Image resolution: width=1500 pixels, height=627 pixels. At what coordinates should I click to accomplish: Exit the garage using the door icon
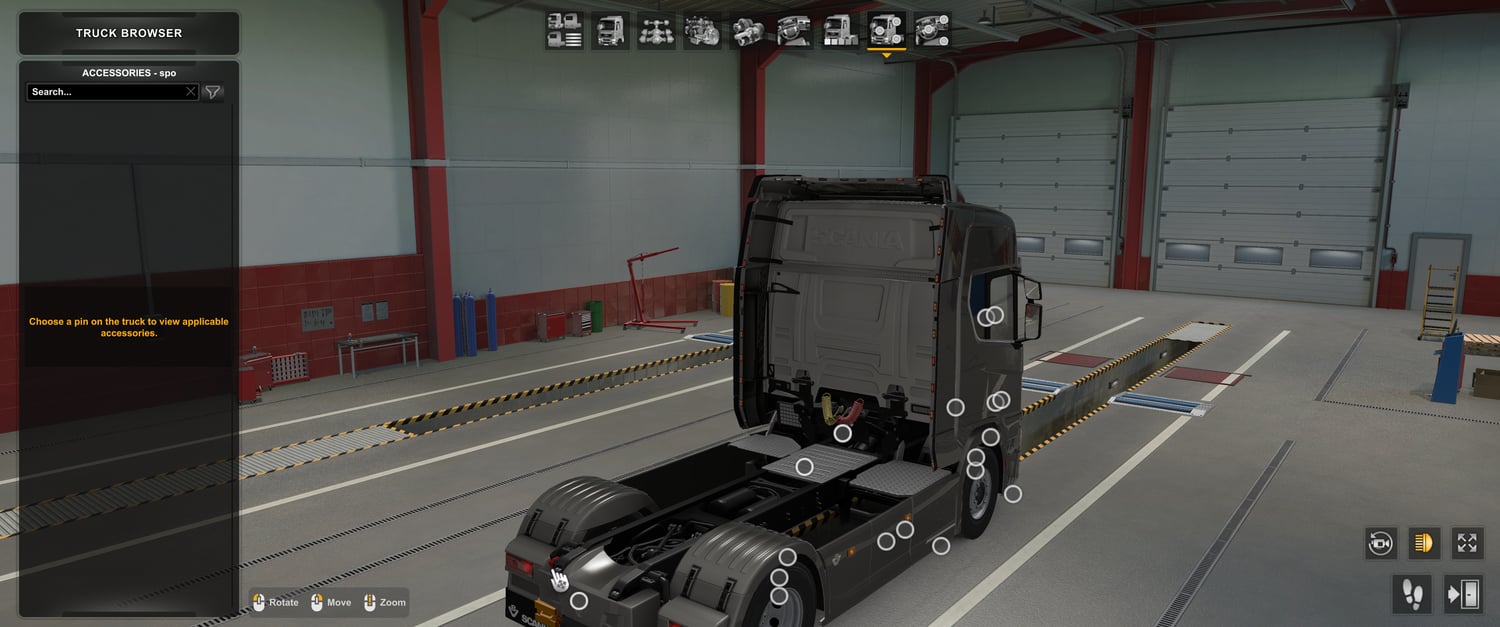(x=1463, y=594)
